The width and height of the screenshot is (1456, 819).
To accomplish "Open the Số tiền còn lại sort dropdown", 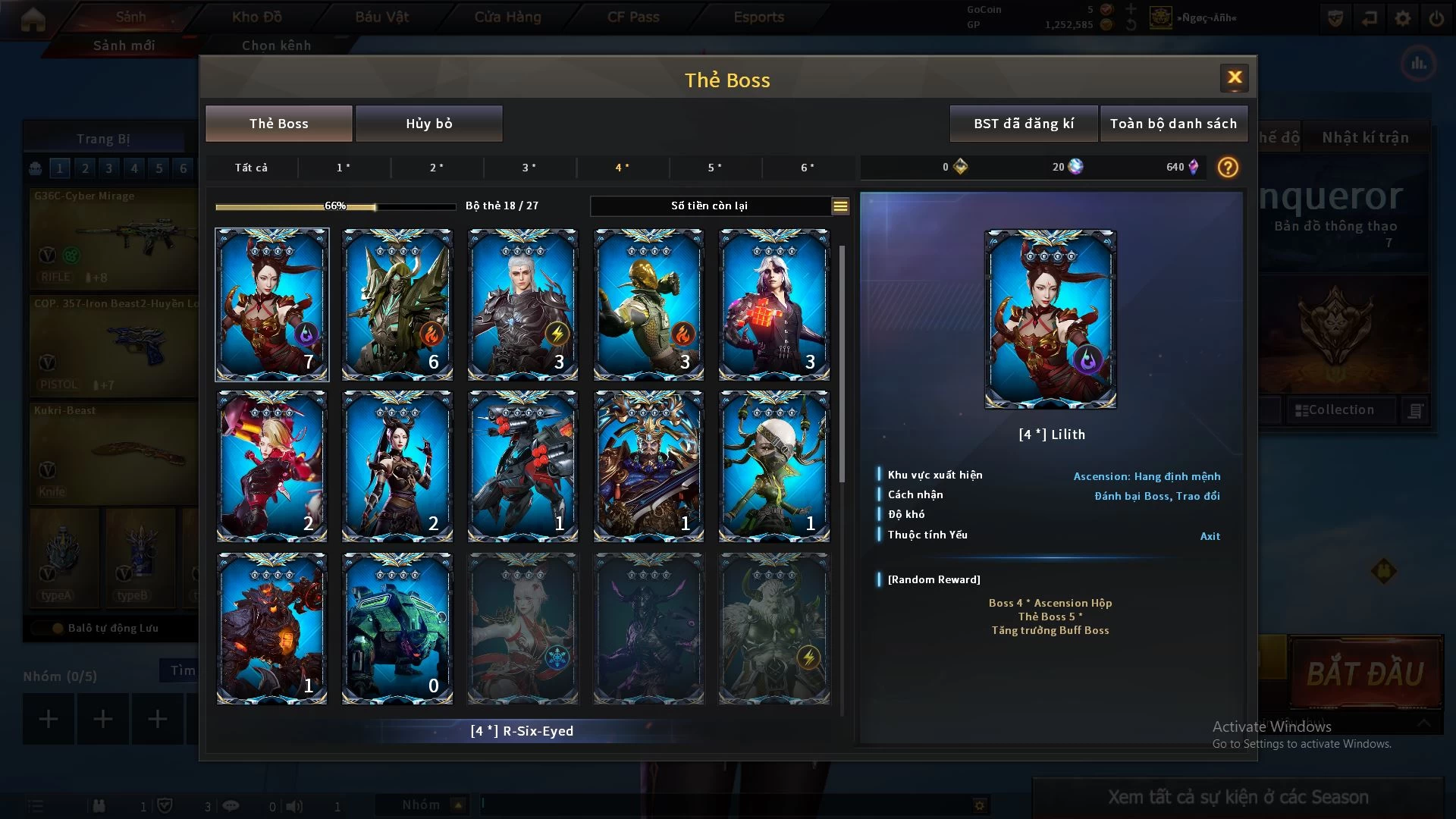I will pos(839,206).
